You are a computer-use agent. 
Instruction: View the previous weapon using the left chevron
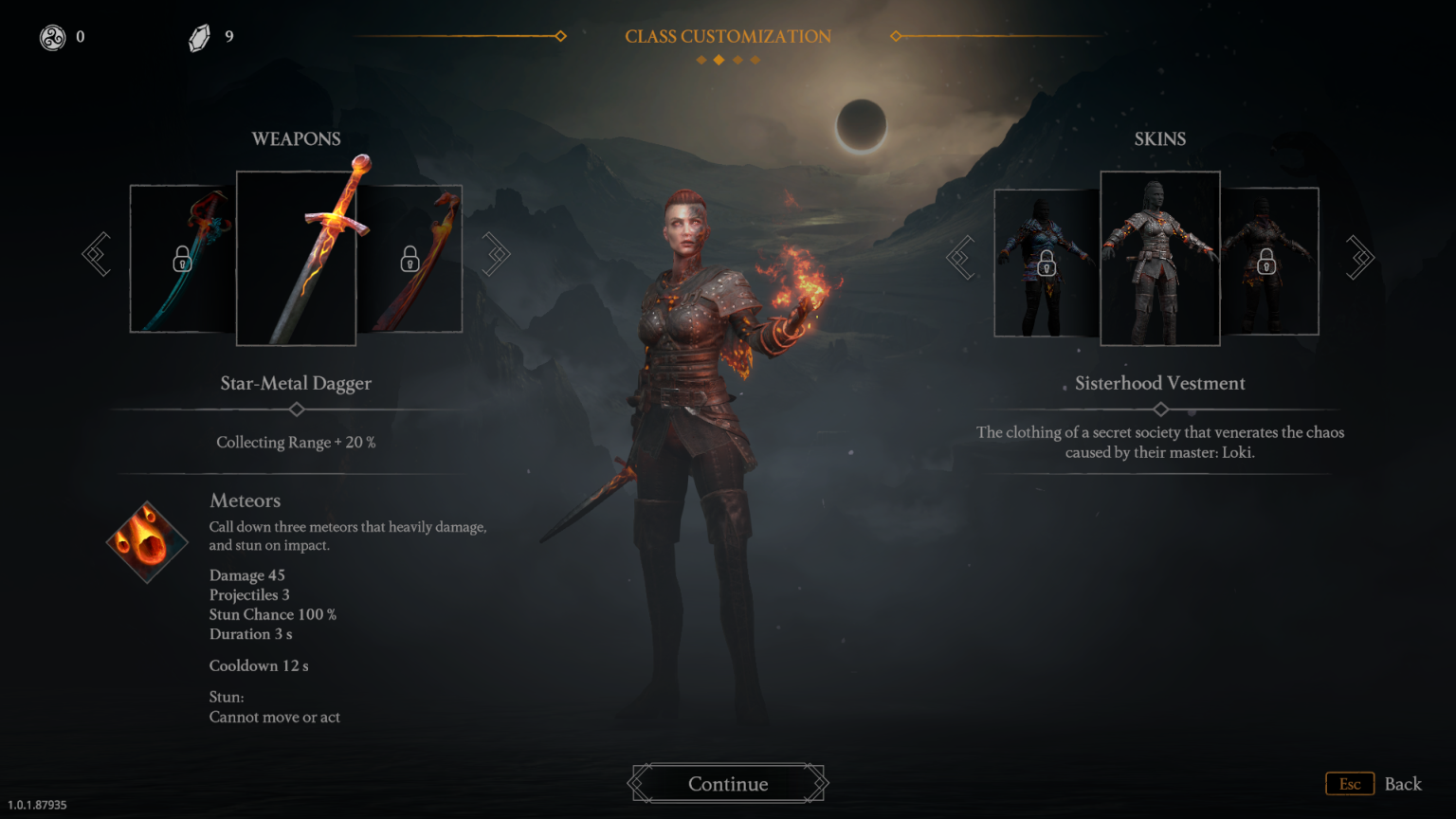click(96, 254)
